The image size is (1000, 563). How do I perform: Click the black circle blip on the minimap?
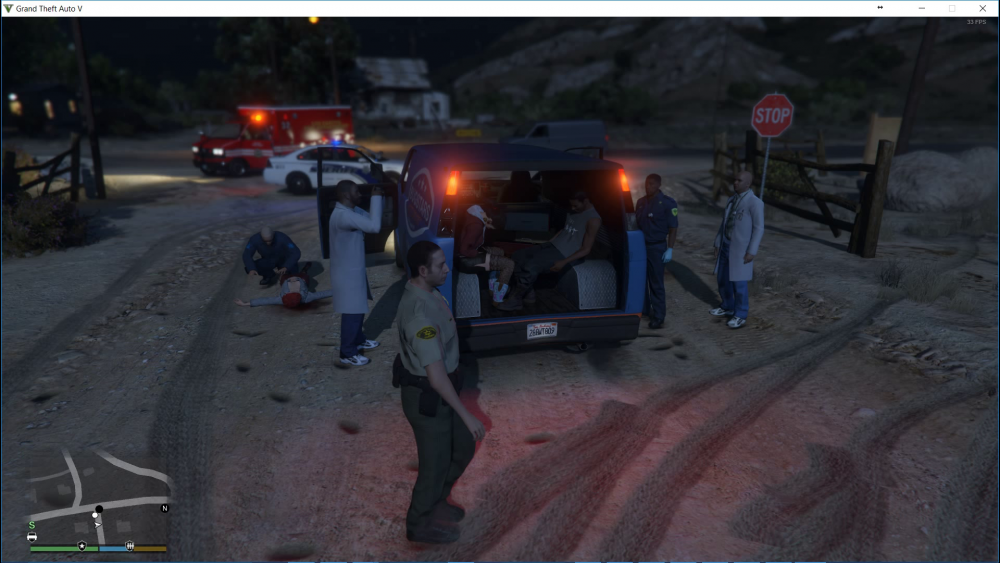[99, 509]
